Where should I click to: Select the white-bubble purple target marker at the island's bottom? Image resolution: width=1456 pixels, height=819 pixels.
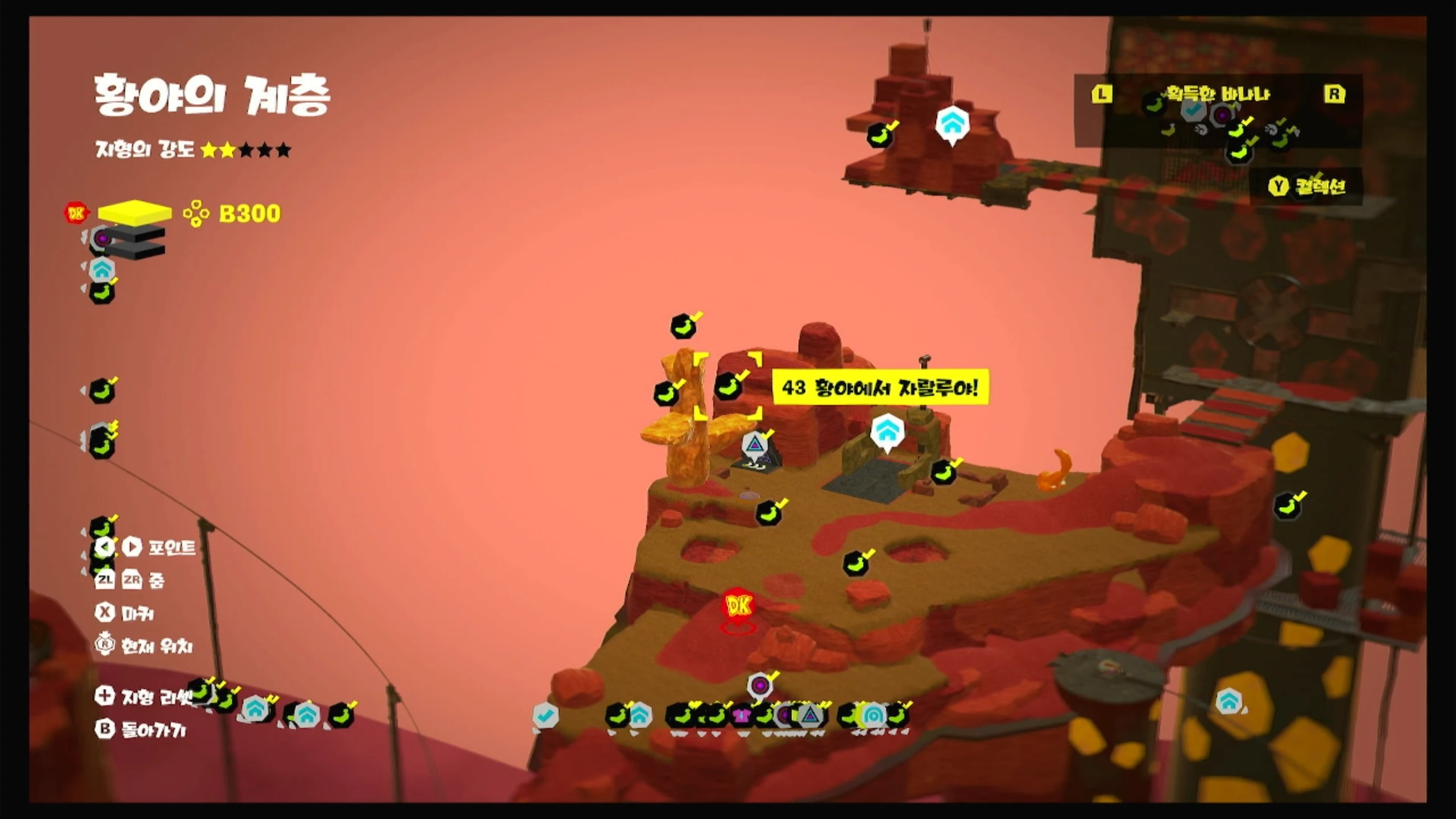pyautogui.click(x=760, y=685)
